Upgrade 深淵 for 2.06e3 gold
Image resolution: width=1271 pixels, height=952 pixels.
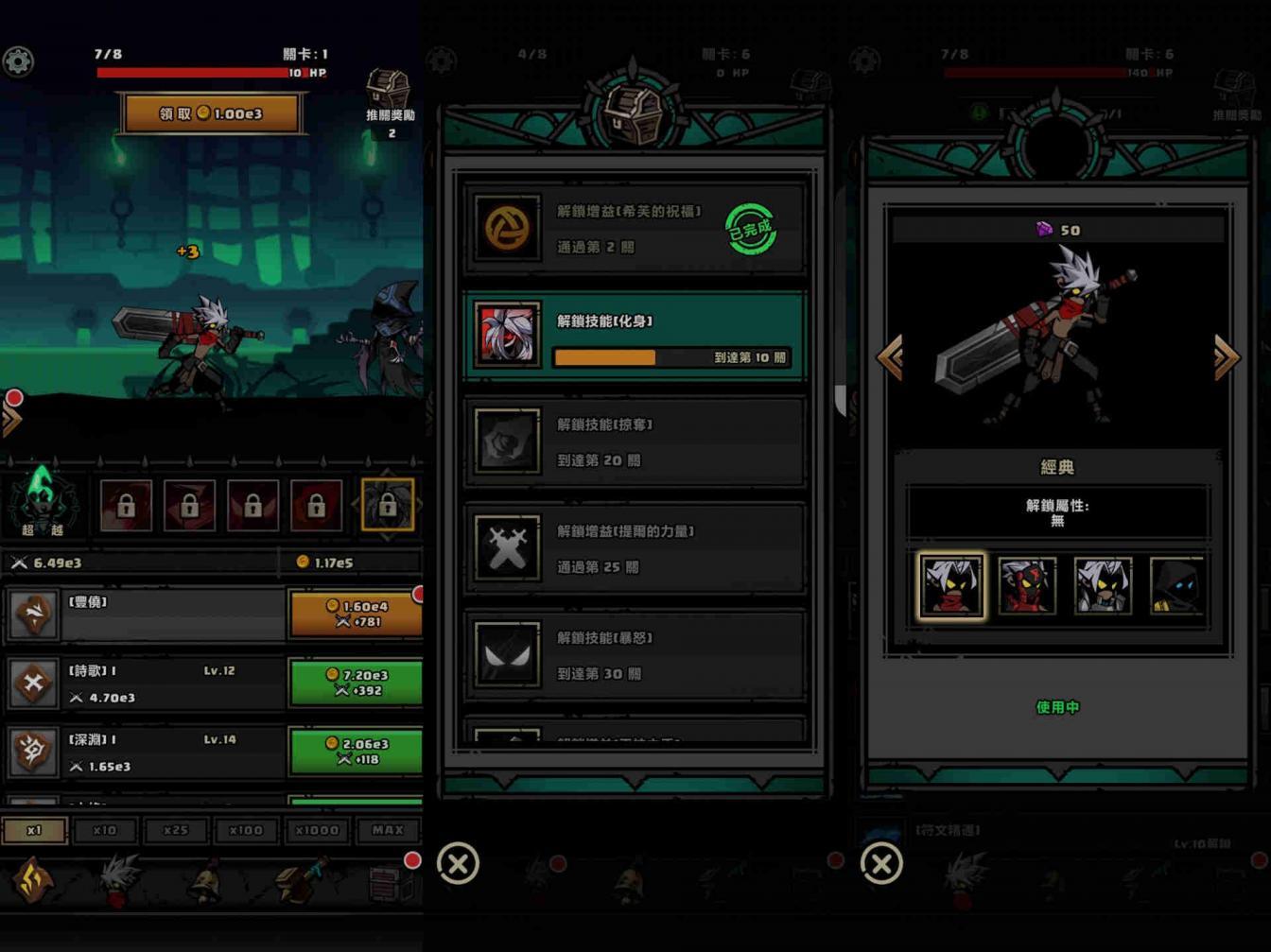(x=355, y=752)
